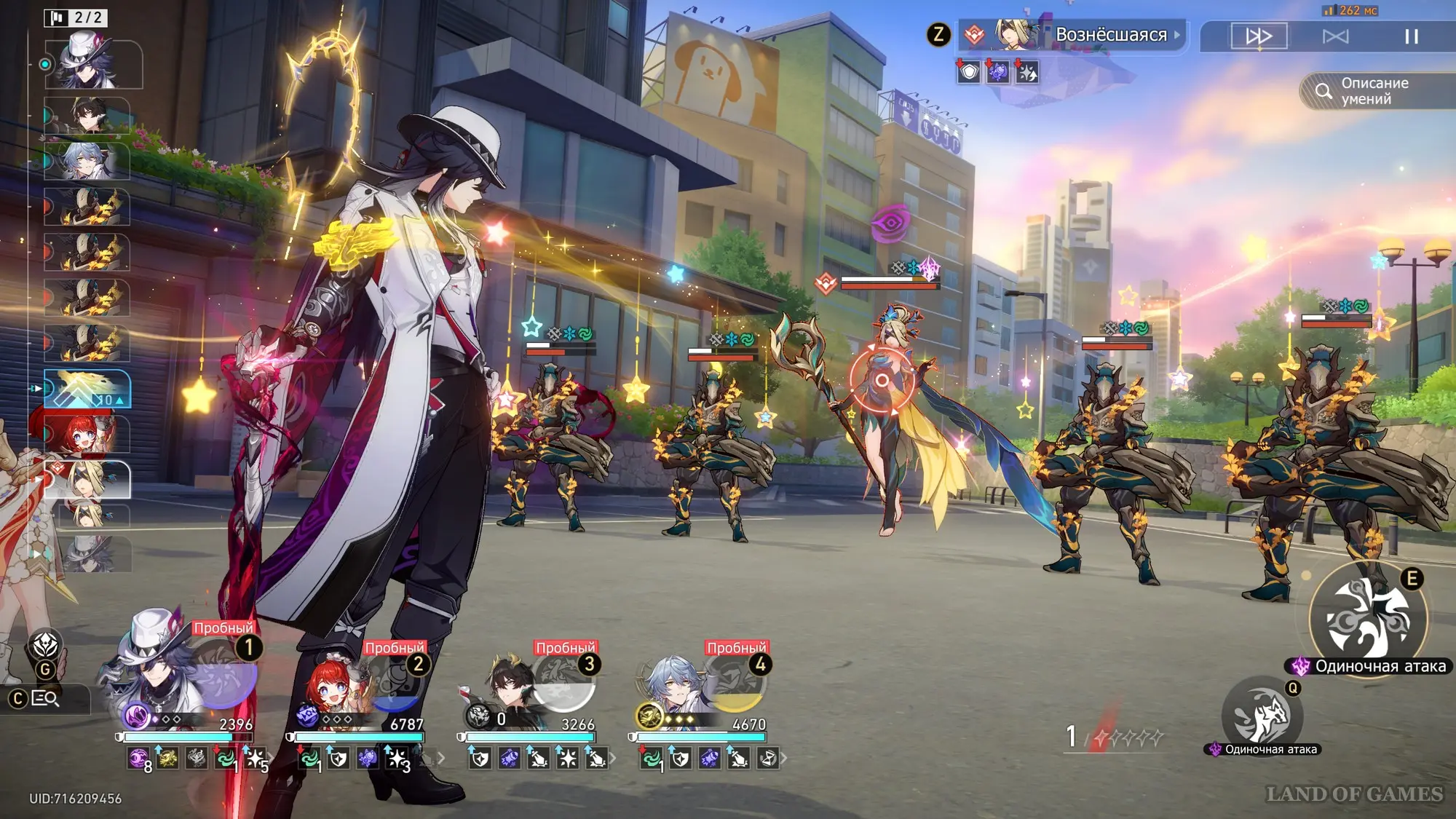Inspect the round emblem icon above G

45,644
